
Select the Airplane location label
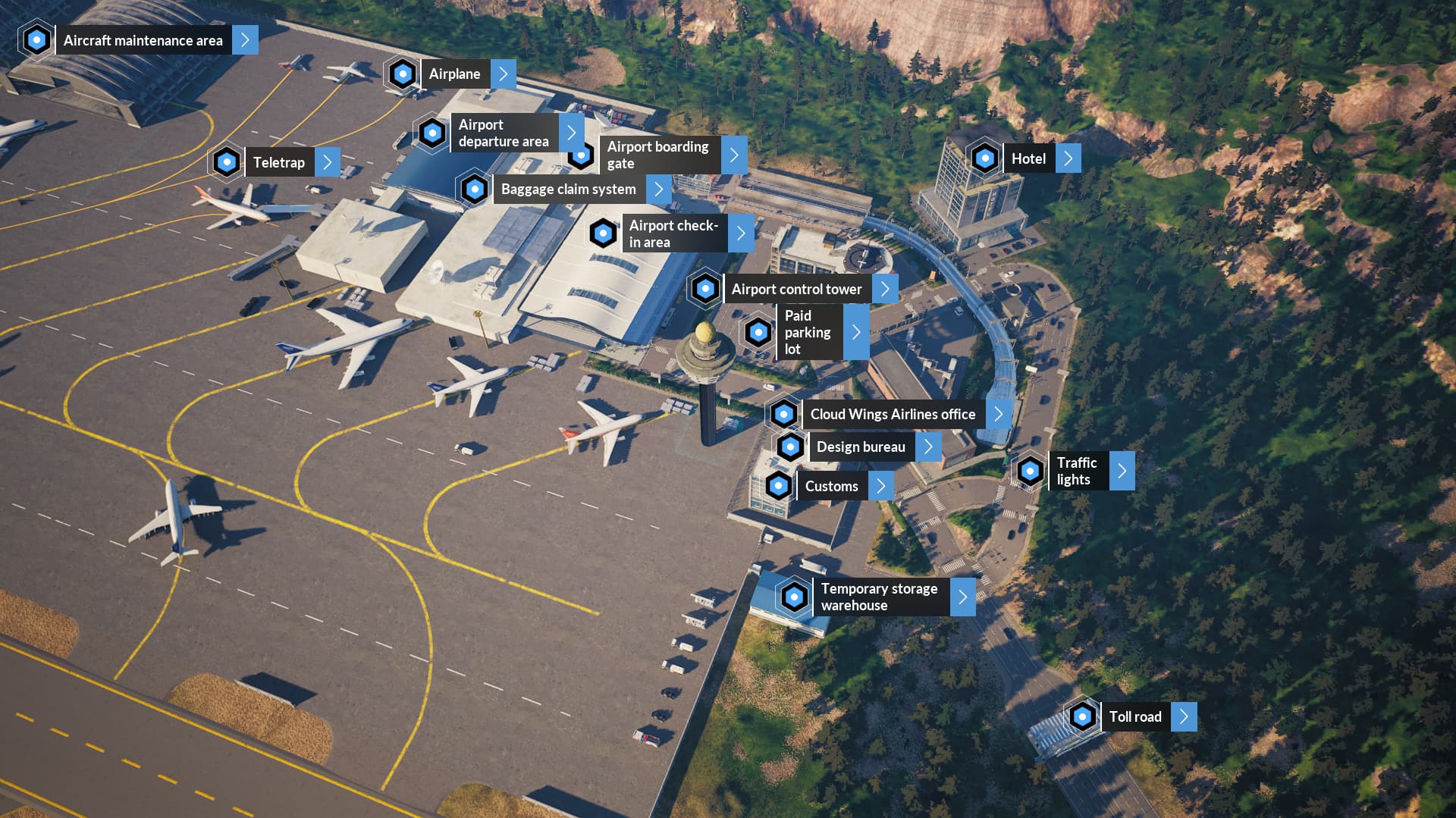[x=454, y=74]
